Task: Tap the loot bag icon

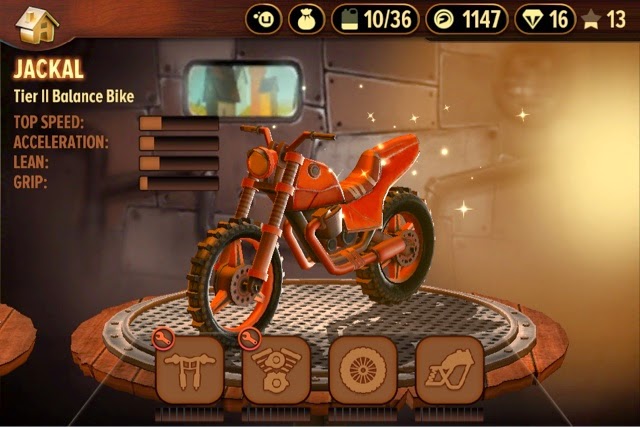Action: tap(307, 18)
